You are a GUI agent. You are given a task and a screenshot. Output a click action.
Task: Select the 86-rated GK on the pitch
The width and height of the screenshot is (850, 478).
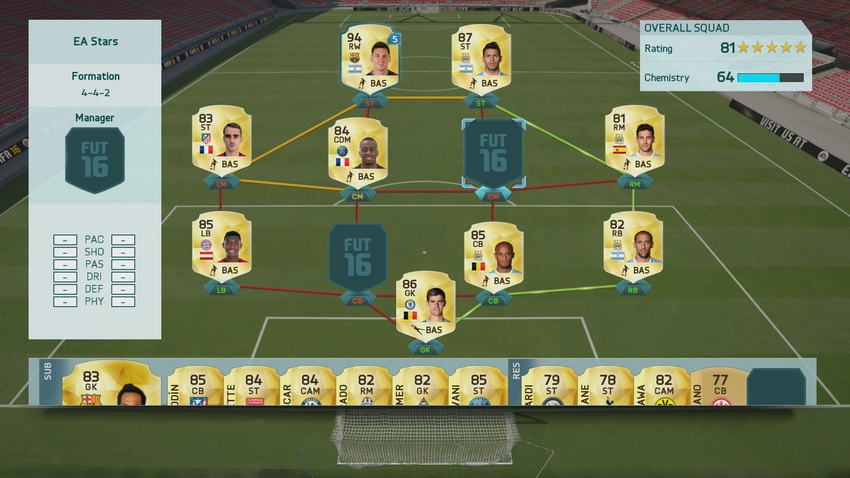[425, 306]
